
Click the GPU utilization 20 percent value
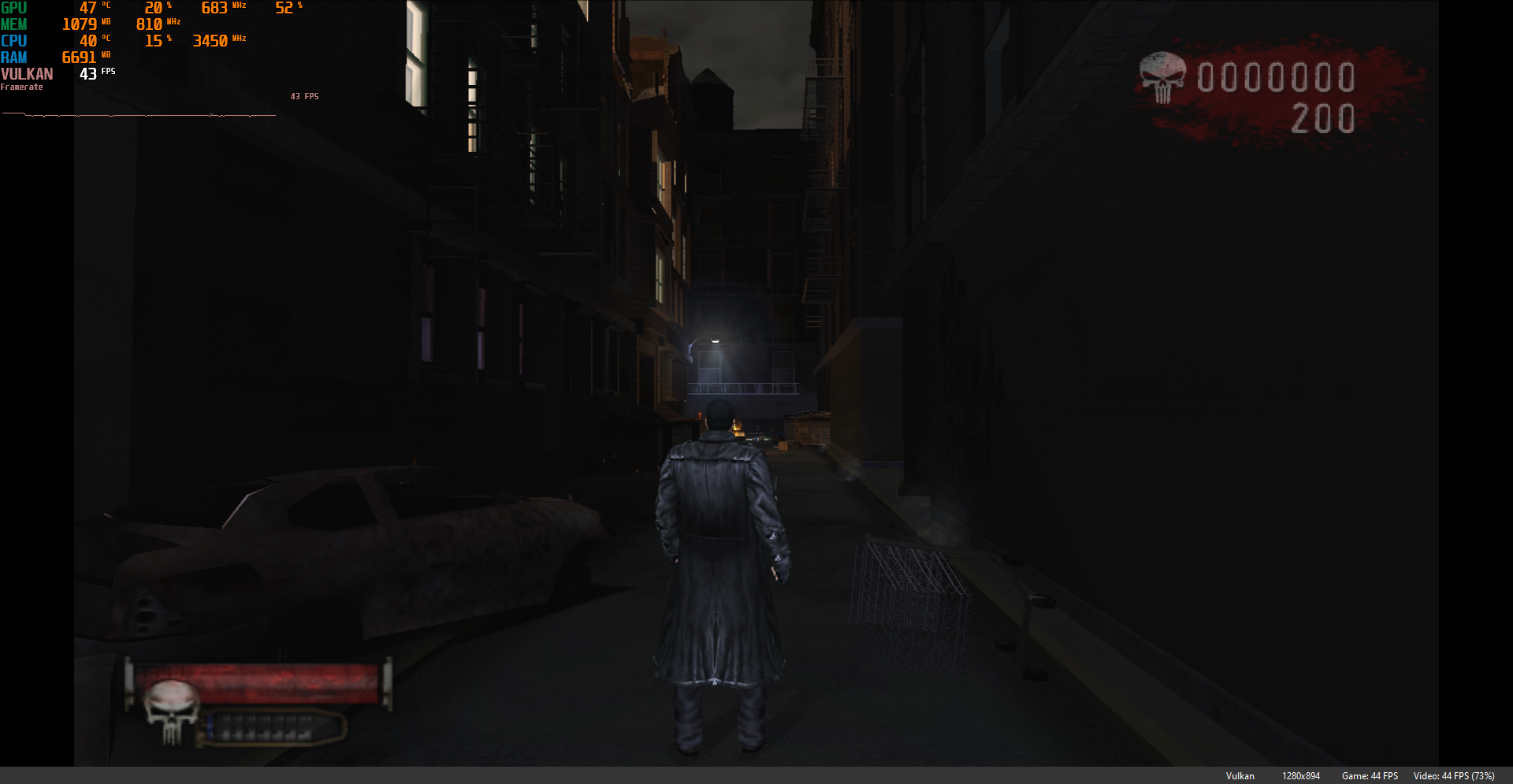click(154, 8)
